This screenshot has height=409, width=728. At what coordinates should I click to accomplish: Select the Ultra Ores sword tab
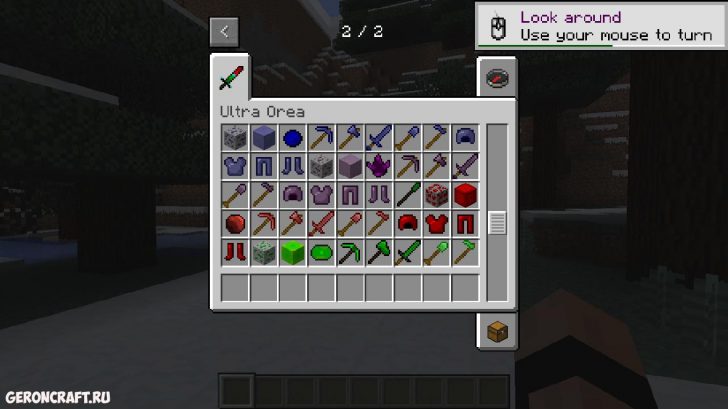coord(231,77)
